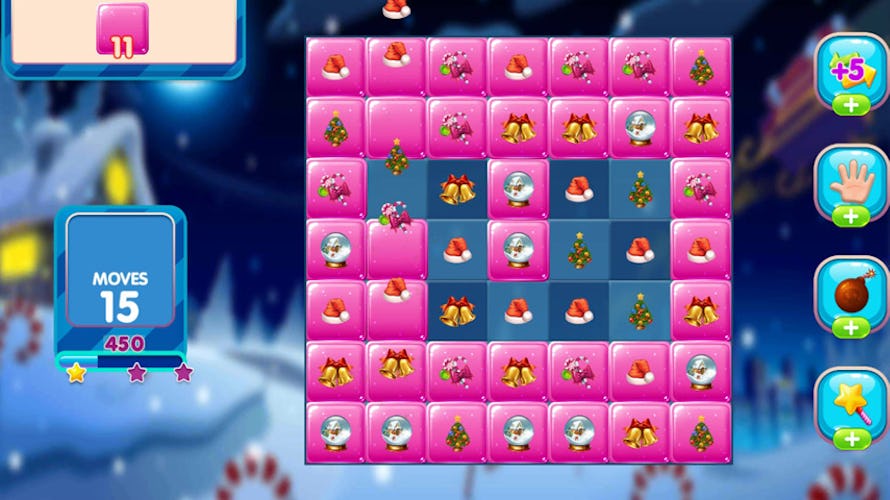Buy more hand boosters with its plus button

851,217
